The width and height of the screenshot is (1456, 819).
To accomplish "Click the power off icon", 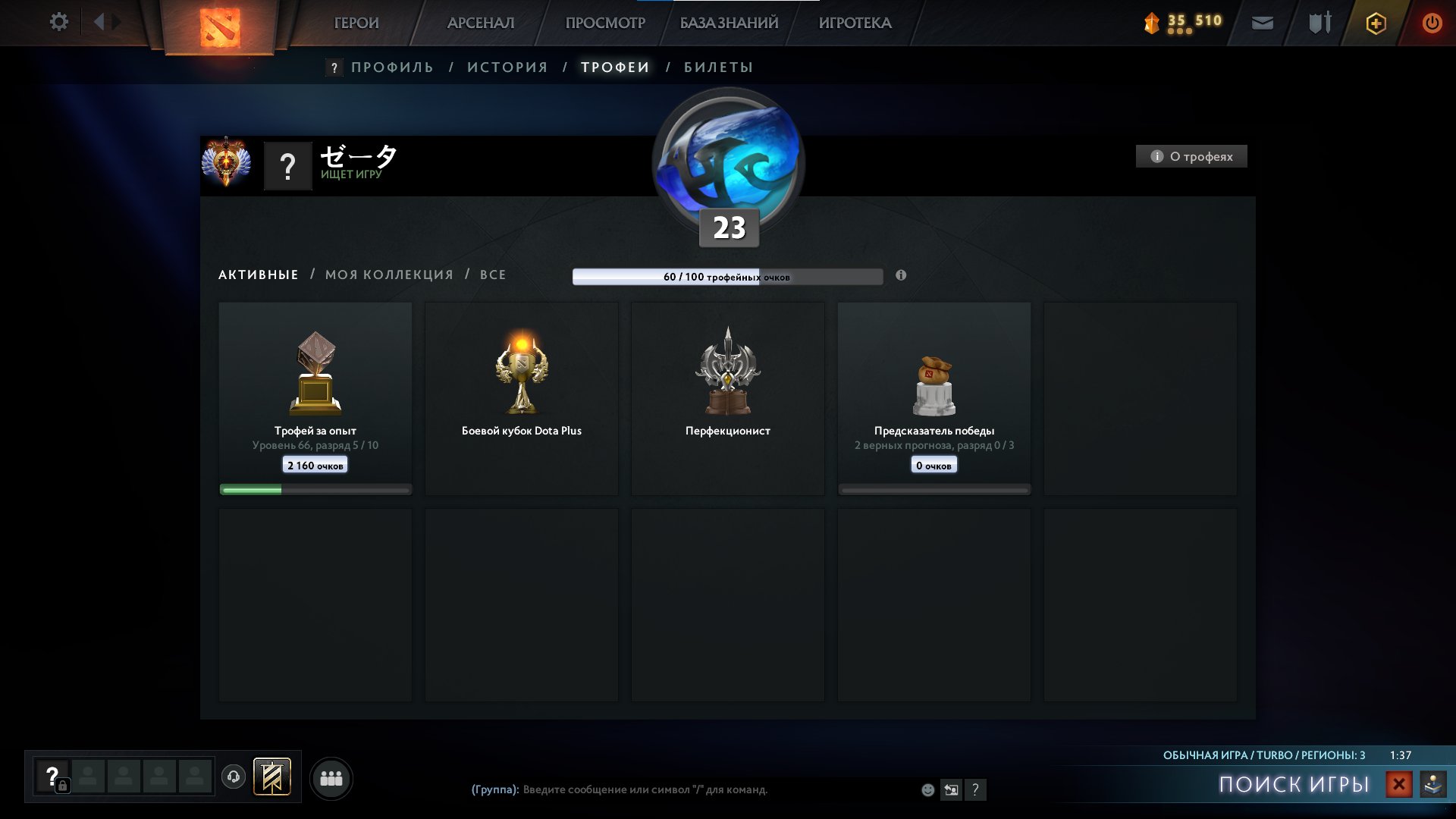I will (x=1432, y=23).
